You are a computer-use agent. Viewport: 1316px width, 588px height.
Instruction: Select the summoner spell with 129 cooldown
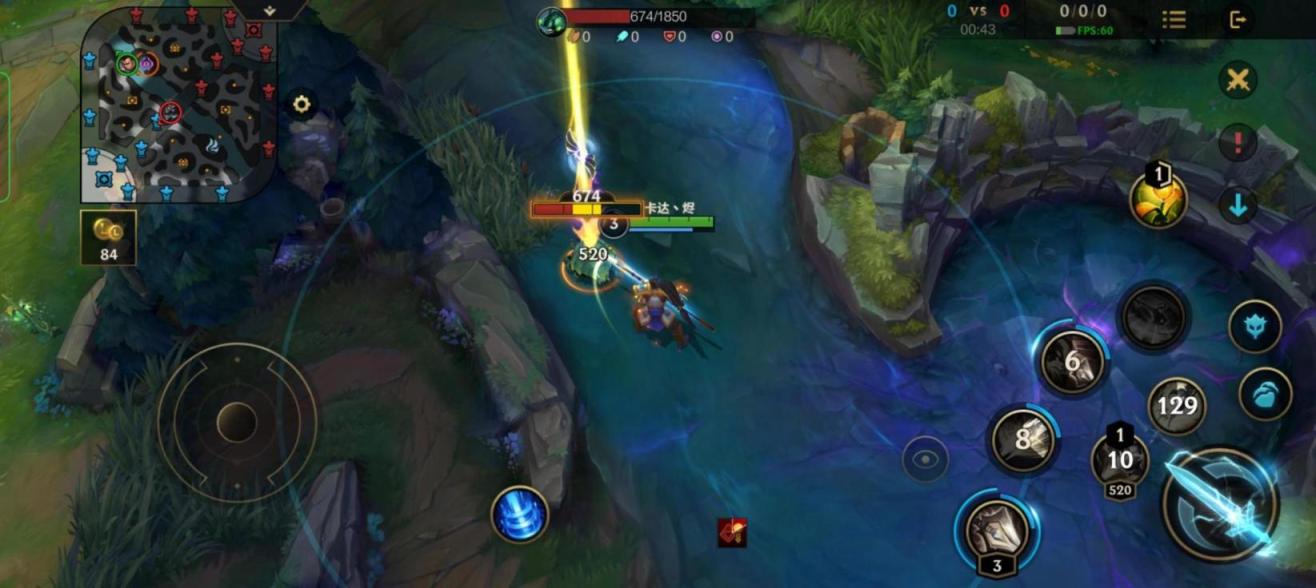pyautogui.click(x=1176, y=405)
